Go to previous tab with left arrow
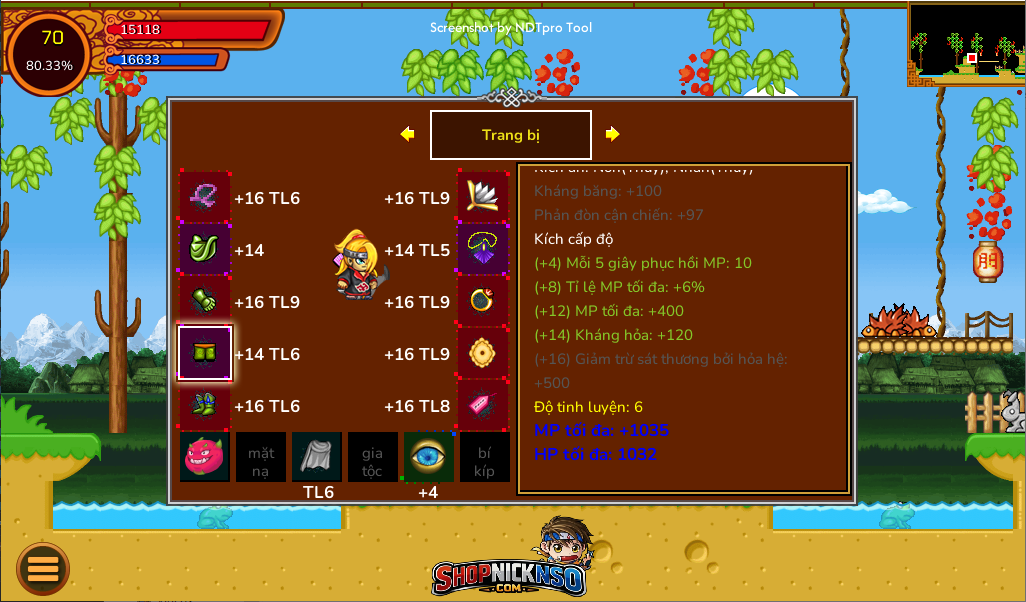 point(407,134)
